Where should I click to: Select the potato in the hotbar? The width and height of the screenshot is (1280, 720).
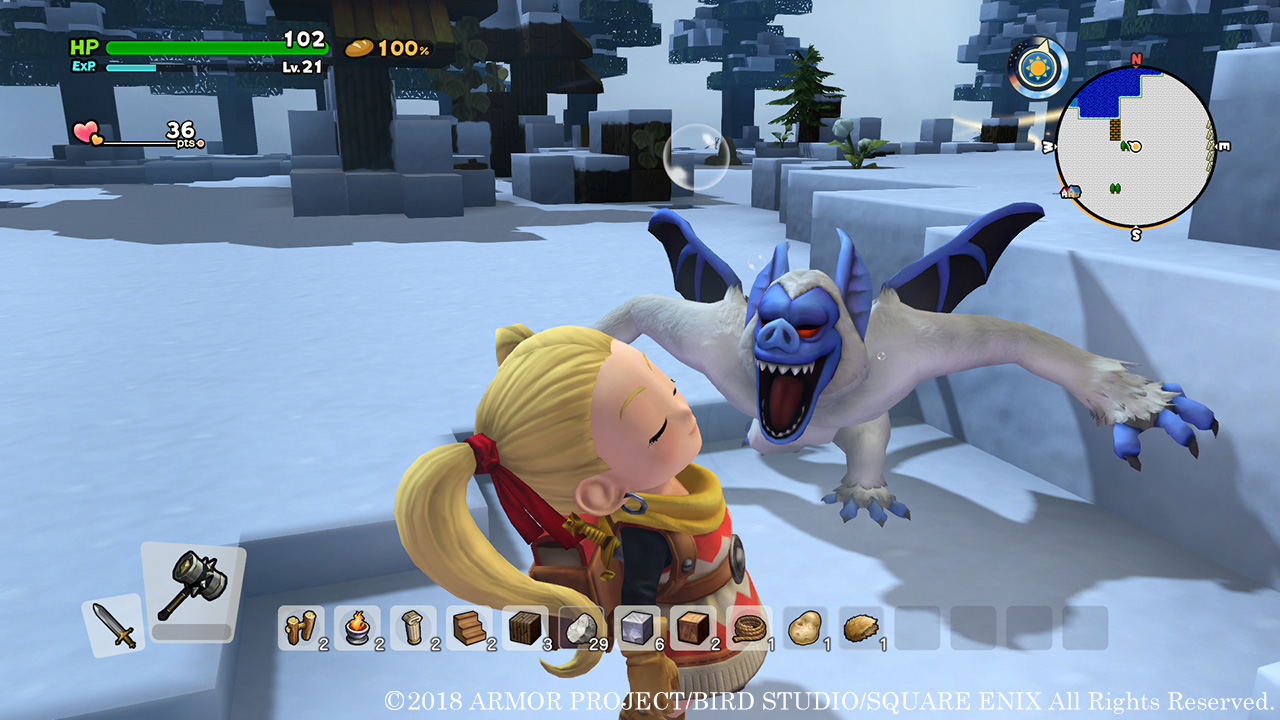pos(804,628)
